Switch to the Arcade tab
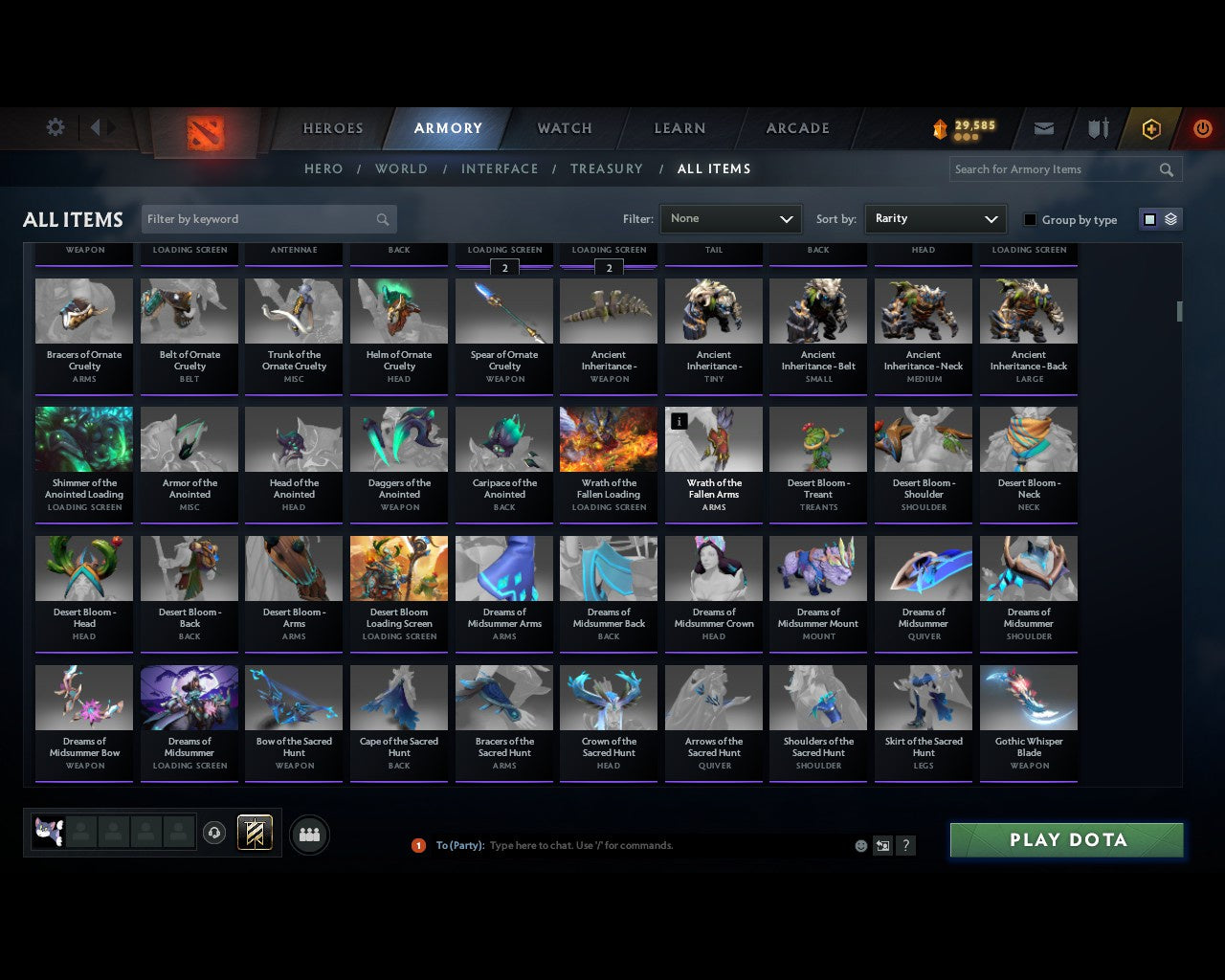Image resolution: width=1225 pixels, height=980 pixels. [x=796, y=127]
